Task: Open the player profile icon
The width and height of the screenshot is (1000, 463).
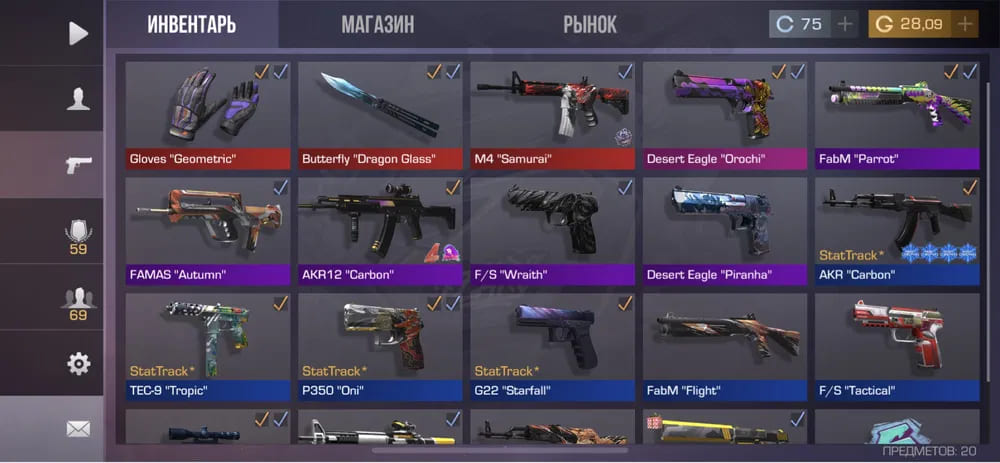Action: pyautogui.click(x=78, y=98)
